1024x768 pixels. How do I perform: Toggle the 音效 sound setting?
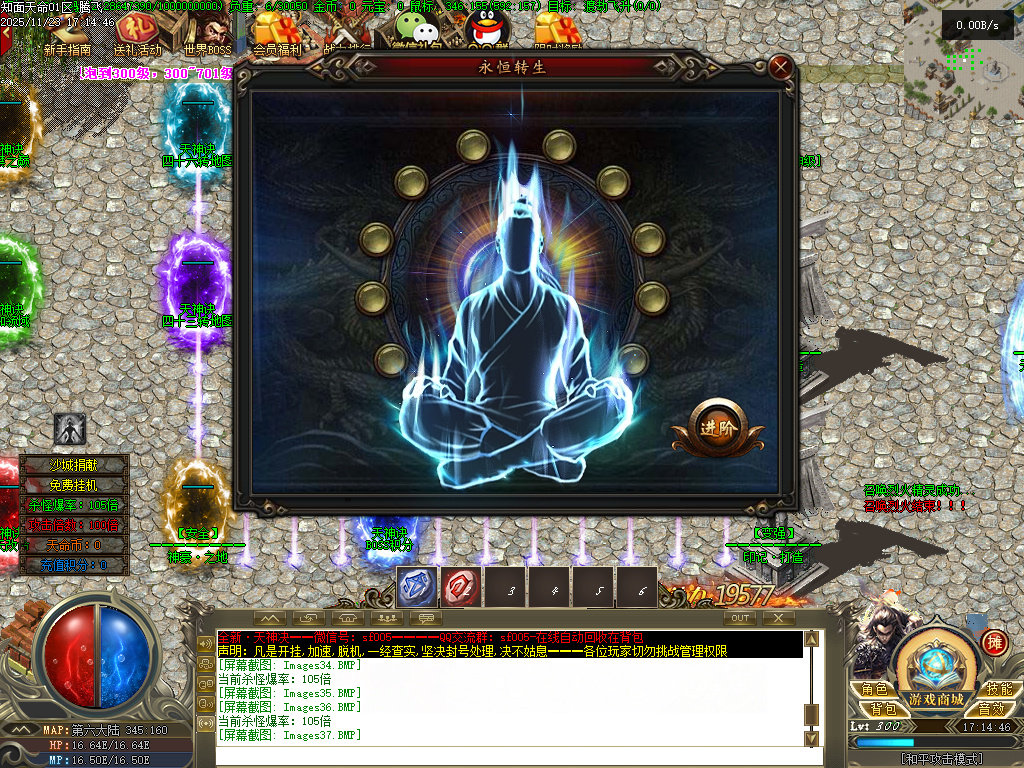pos(991,708)
